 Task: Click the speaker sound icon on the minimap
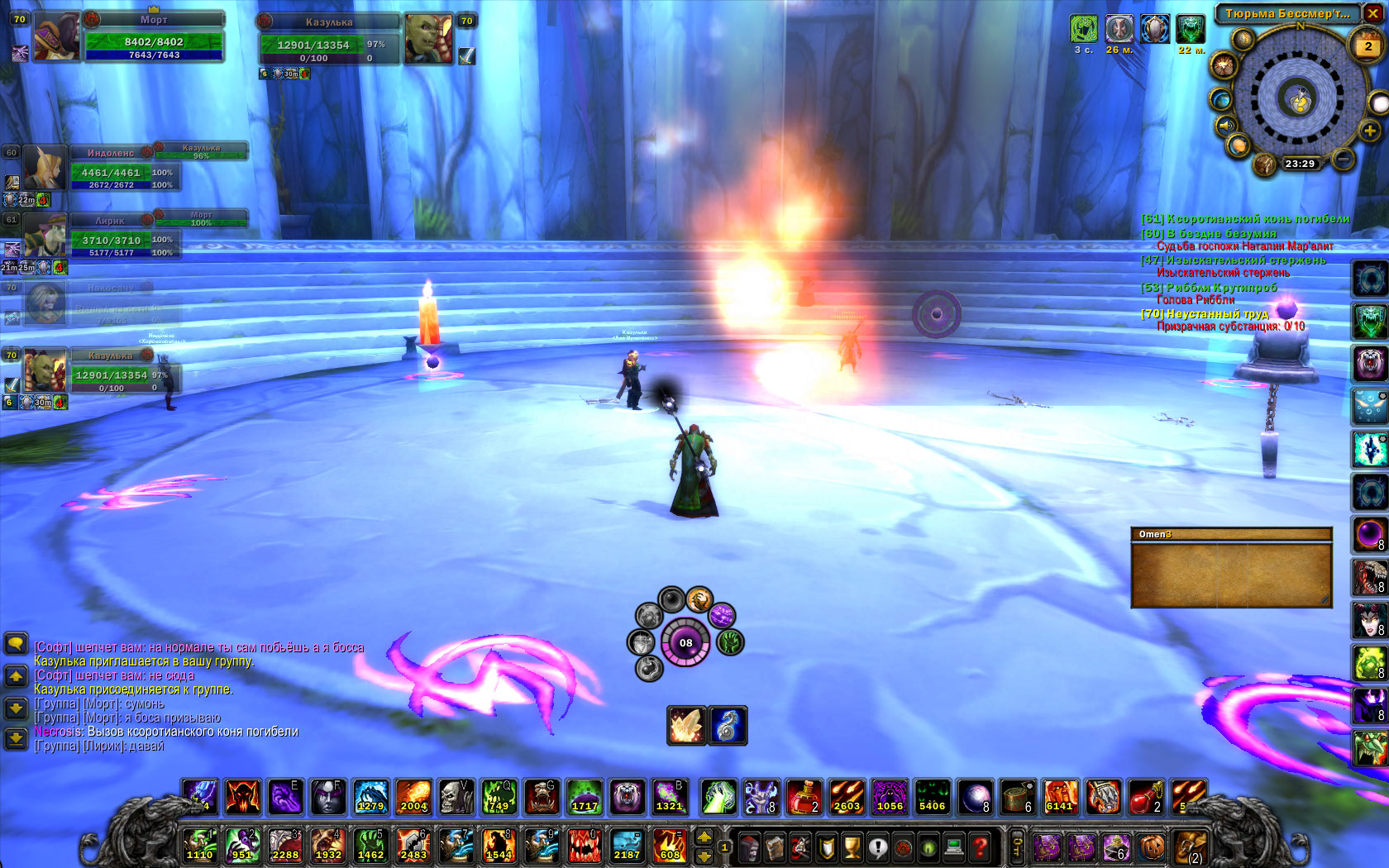(1224, 126)
